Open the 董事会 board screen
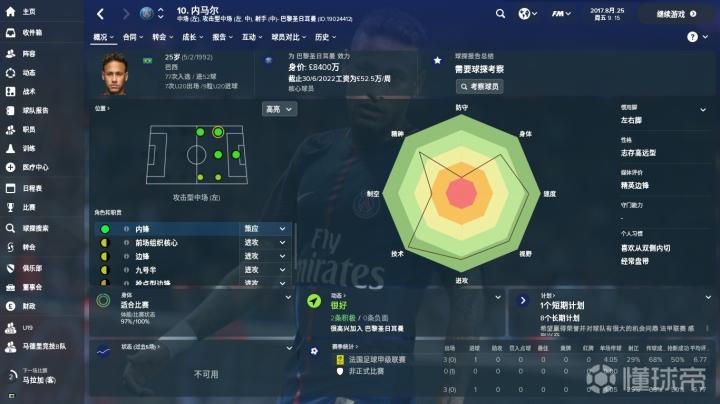Screen dimensions: 720x404 pyautogui.click(x=31, y=286)
